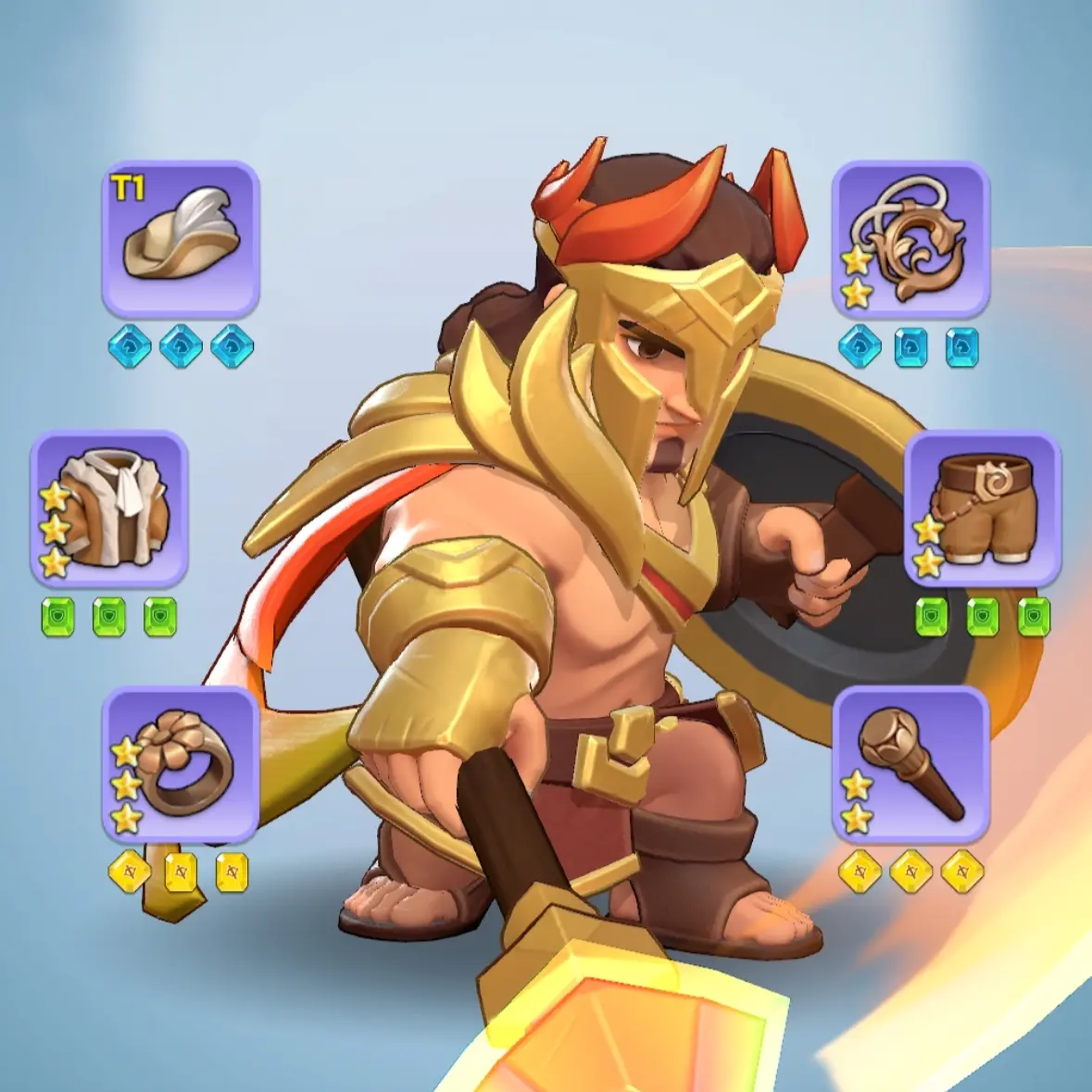This screenshot has height=1092, width=1092.
Task: Select the swirl amulet necklace slot
Action: (x=910, y=238)
